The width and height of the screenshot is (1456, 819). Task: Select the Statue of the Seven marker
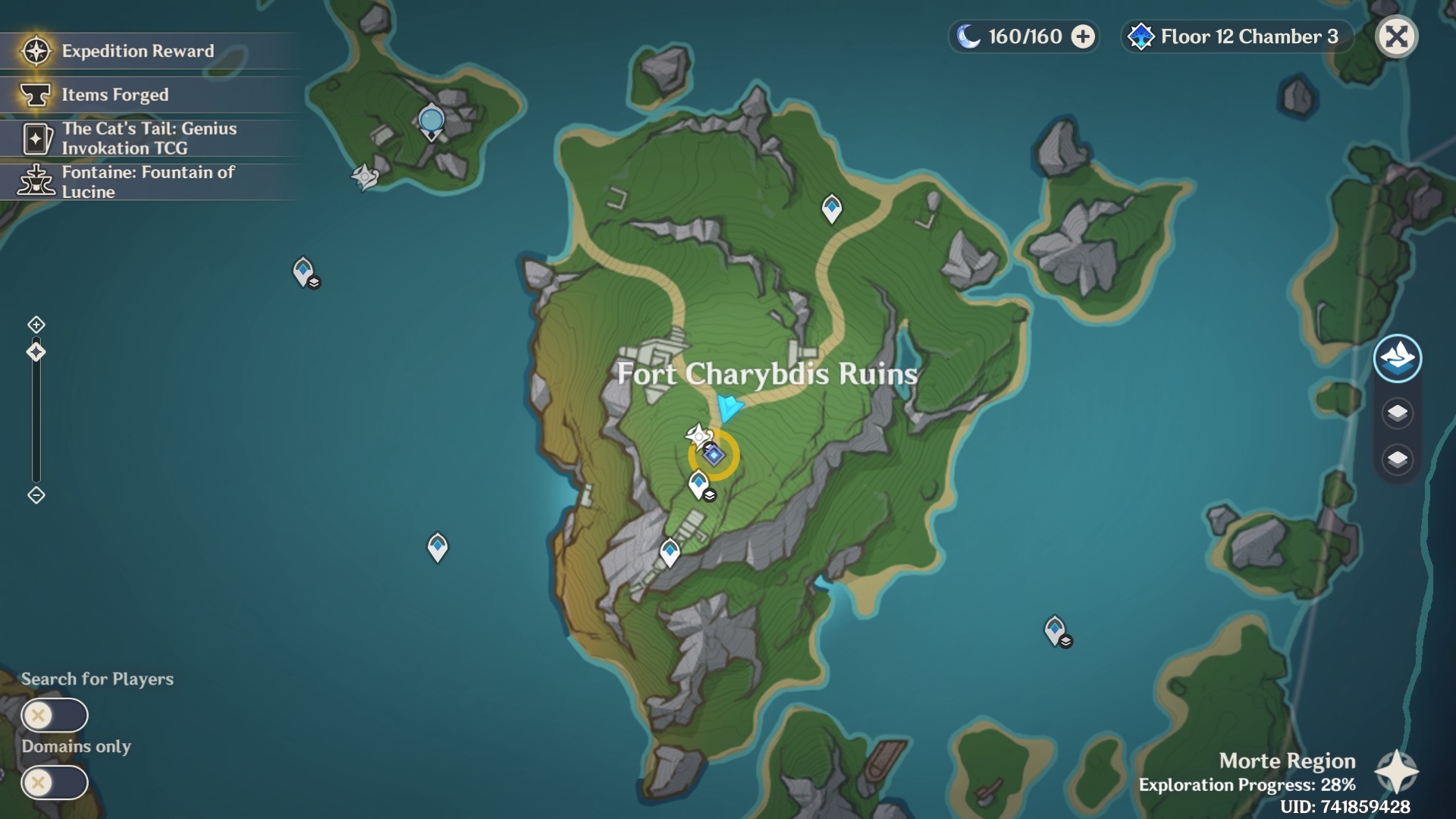[431, 122]
